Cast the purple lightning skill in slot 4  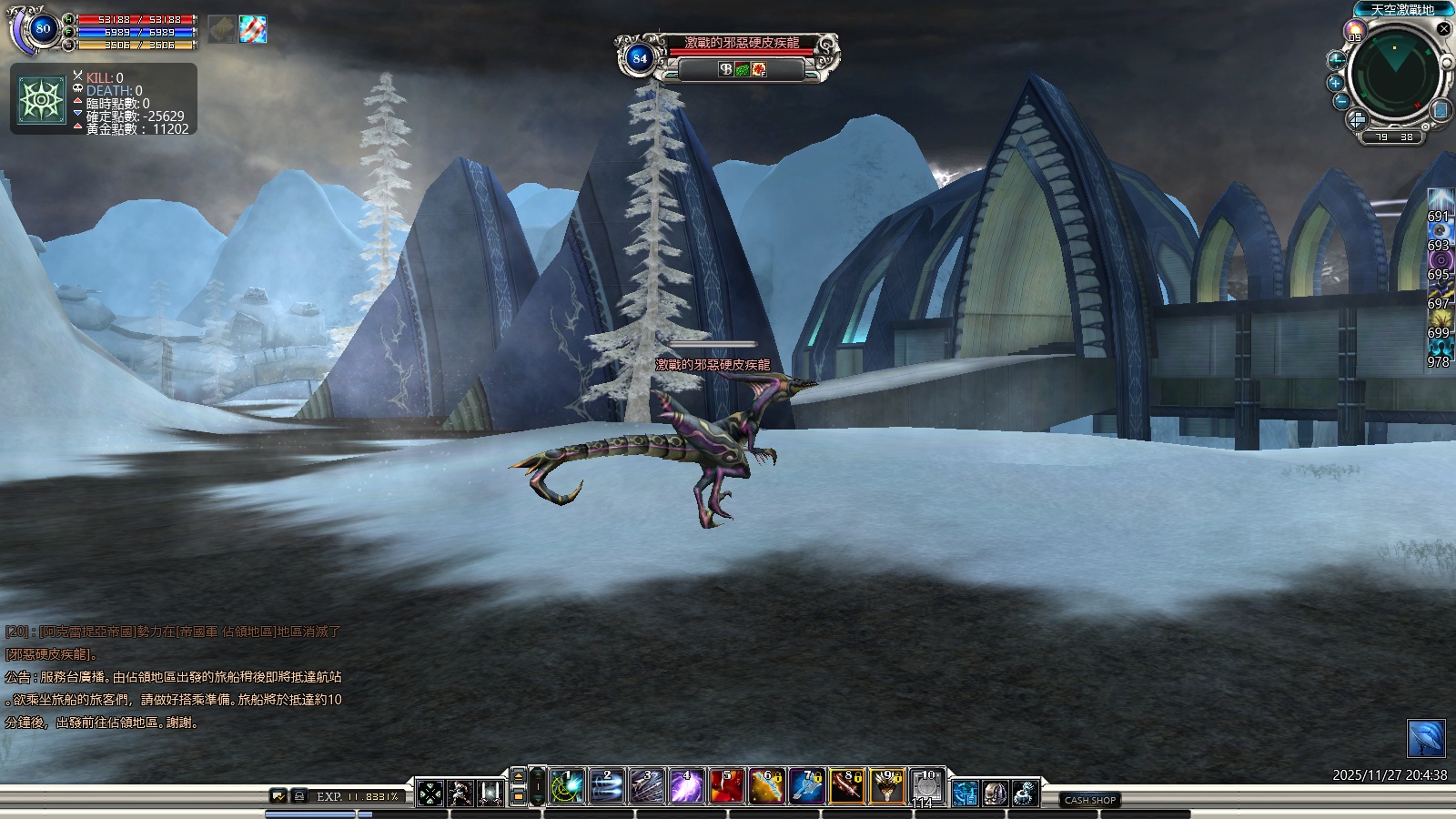[686, 787]
